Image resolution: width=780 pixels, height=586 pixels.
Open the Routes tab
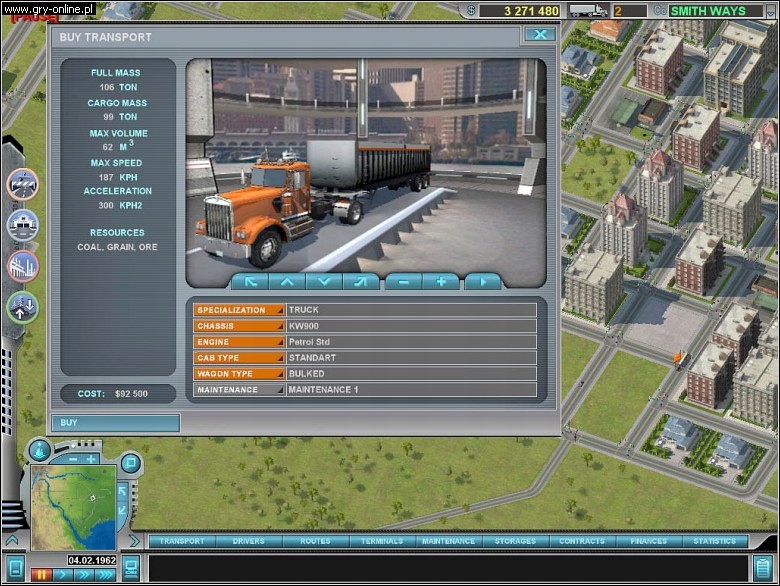315,541
